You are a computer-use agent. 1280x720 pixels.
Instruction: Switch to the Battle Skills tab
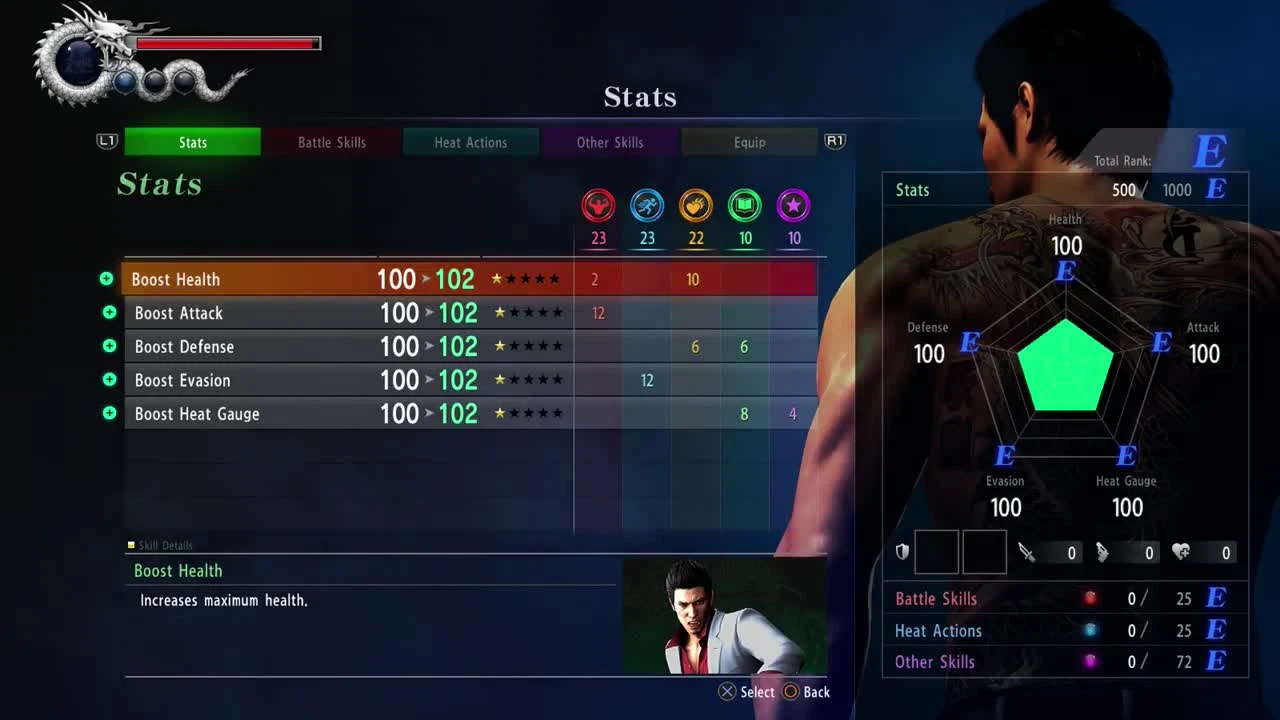(331, 142)
